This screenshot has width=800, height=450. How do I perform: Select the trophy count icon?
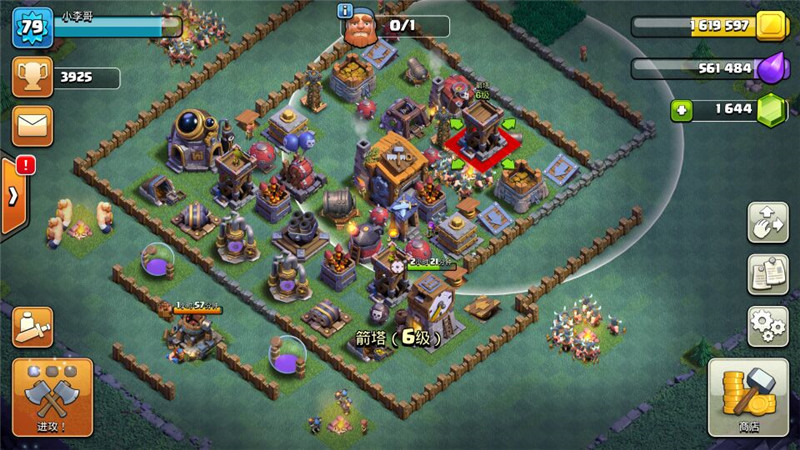(x=32, y=77)
